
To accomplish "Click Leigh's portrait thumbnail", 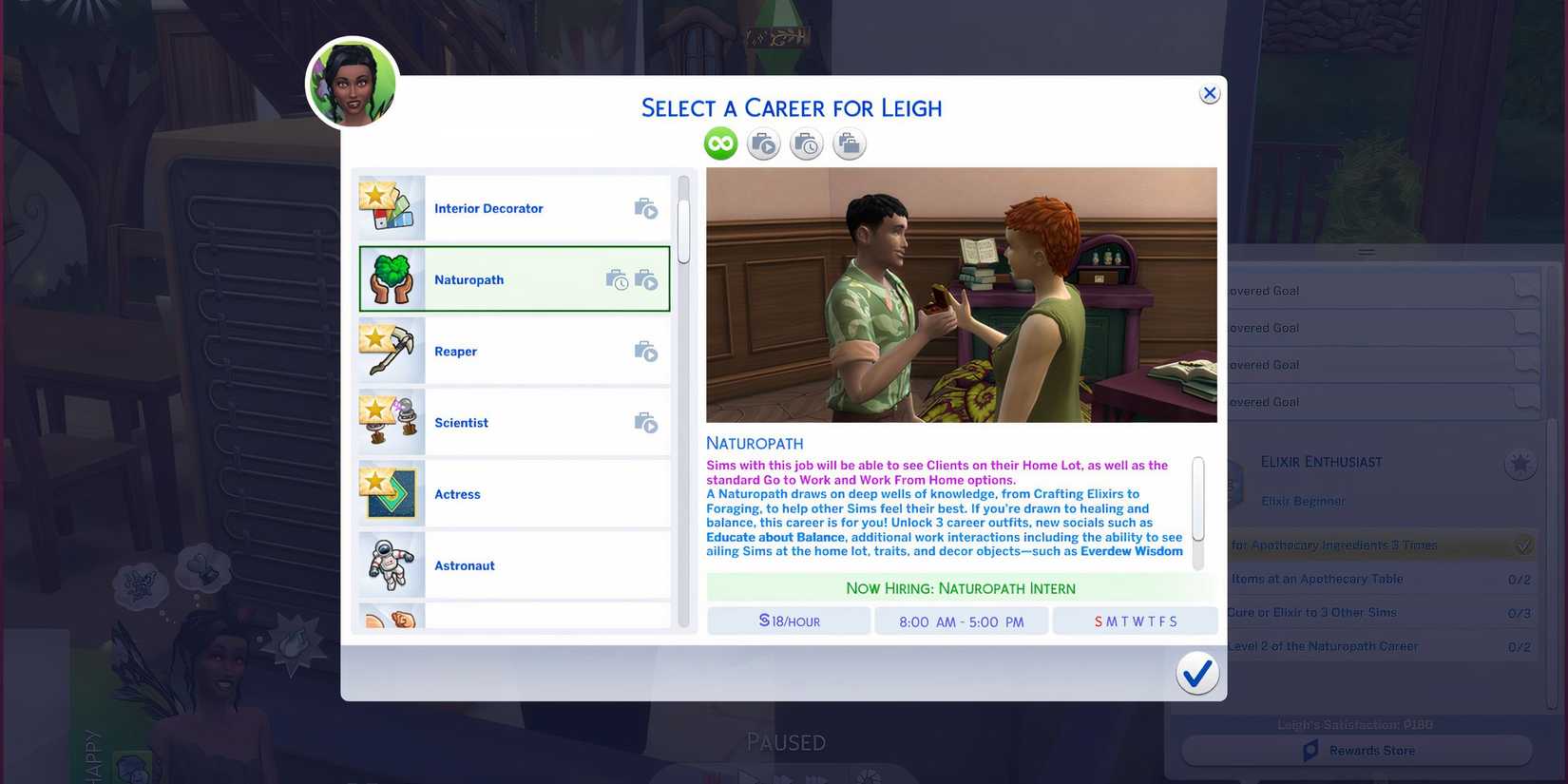I will coord(352,83).
